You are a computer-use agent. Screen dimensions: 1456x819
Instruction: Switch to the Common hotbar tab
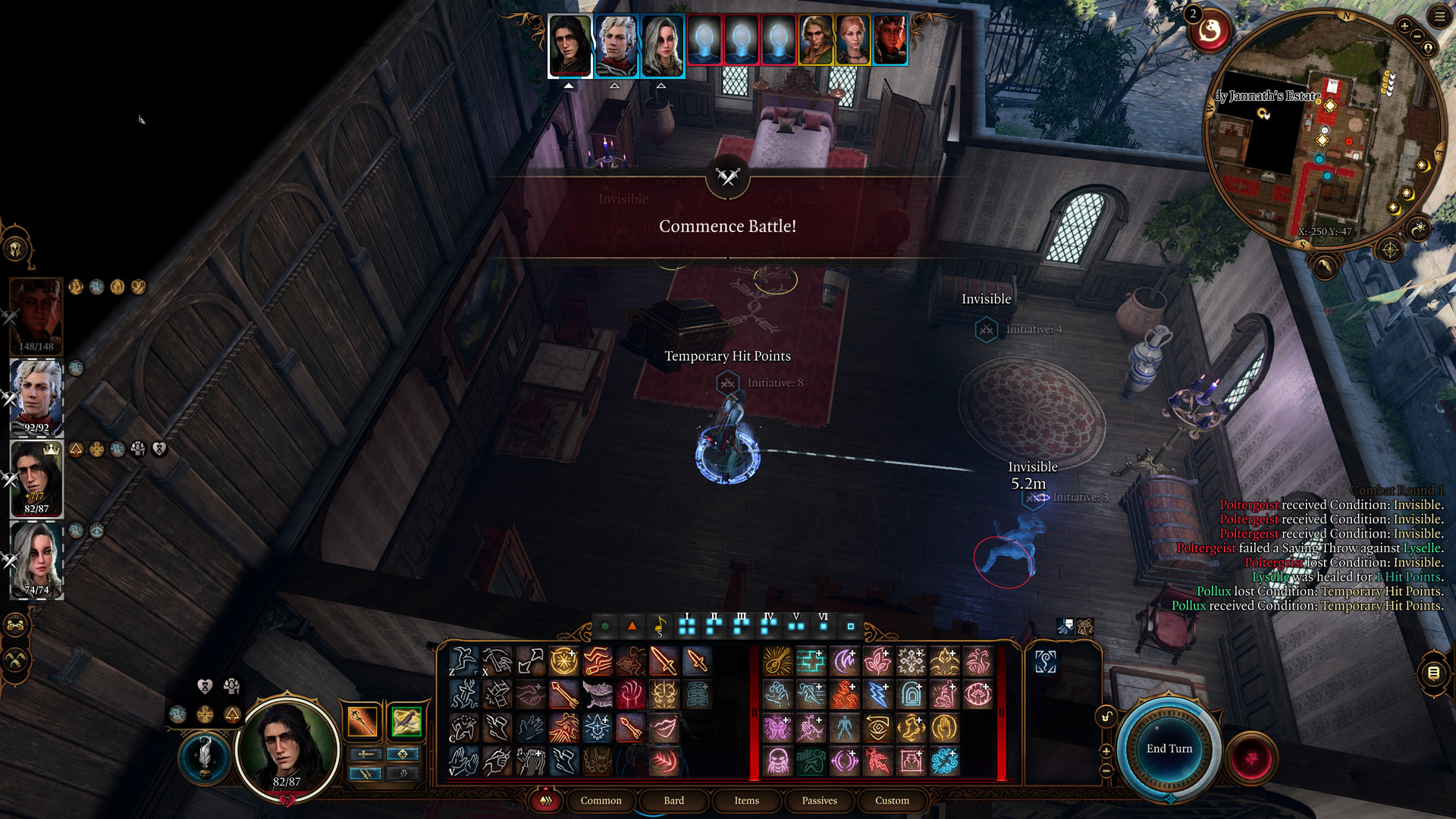click(601, 800)
